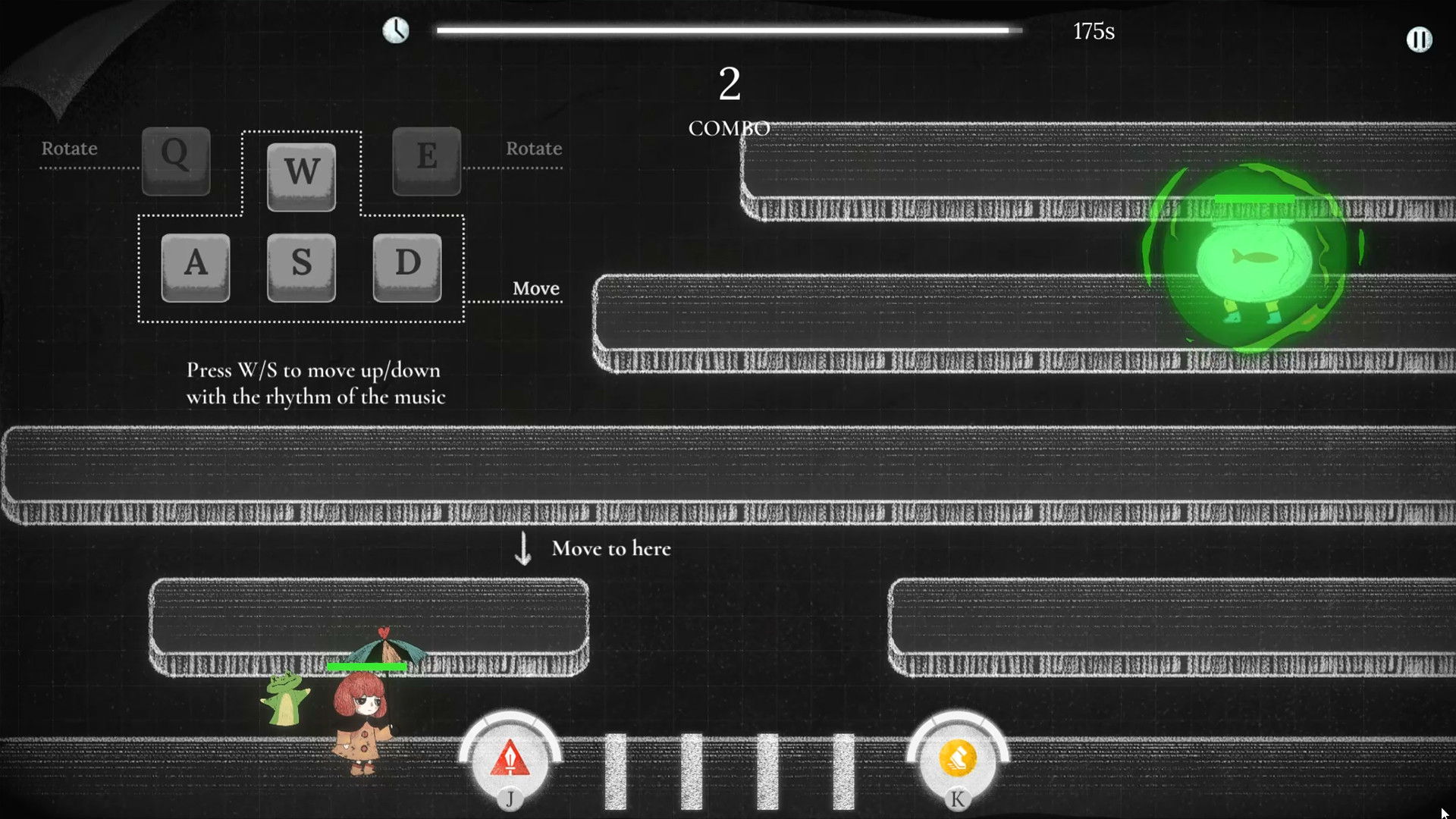The width and height of the screenshot is (1456, 819).
Task: Click the 175s timer label
Action: pos(1094,31)
